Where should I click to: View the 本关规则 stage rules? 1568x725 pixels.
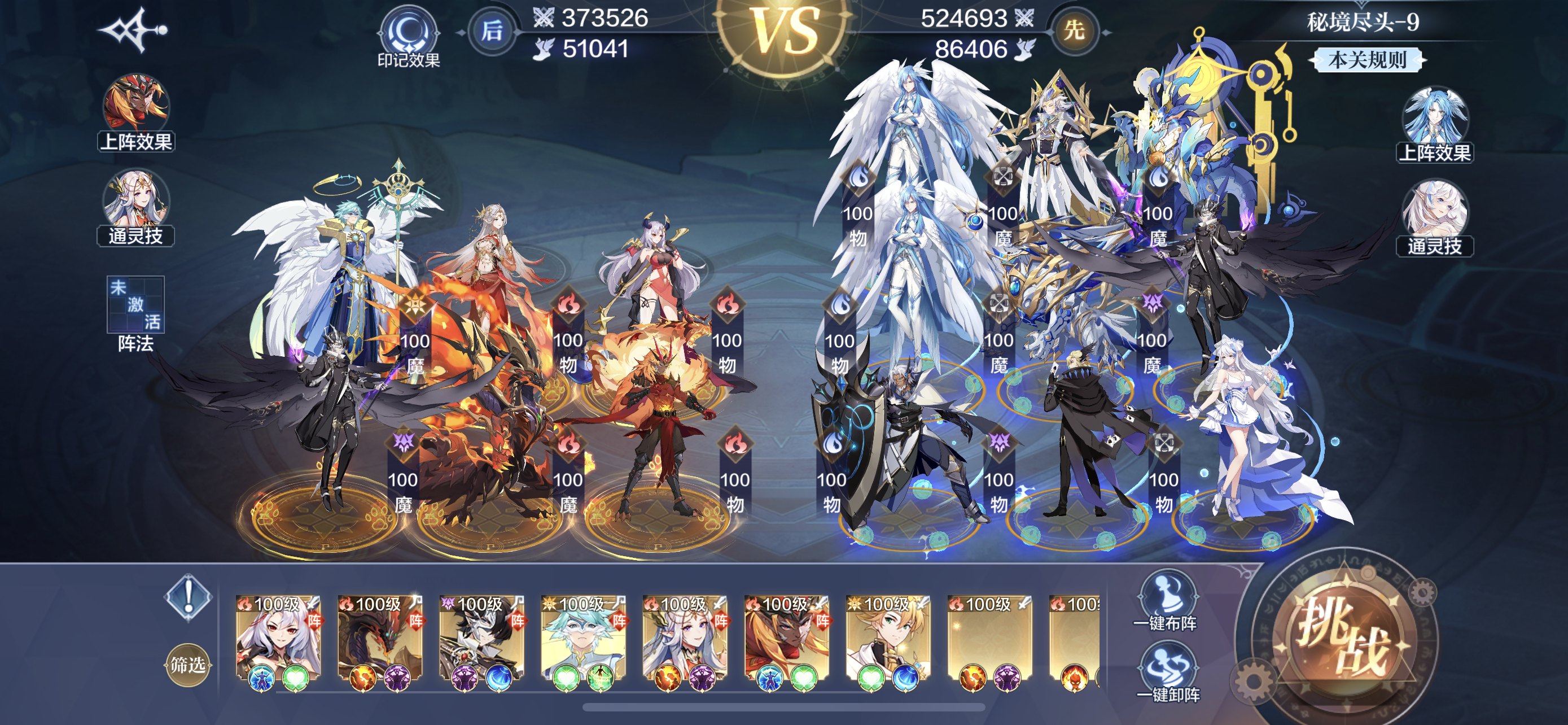coord(1366,60)
